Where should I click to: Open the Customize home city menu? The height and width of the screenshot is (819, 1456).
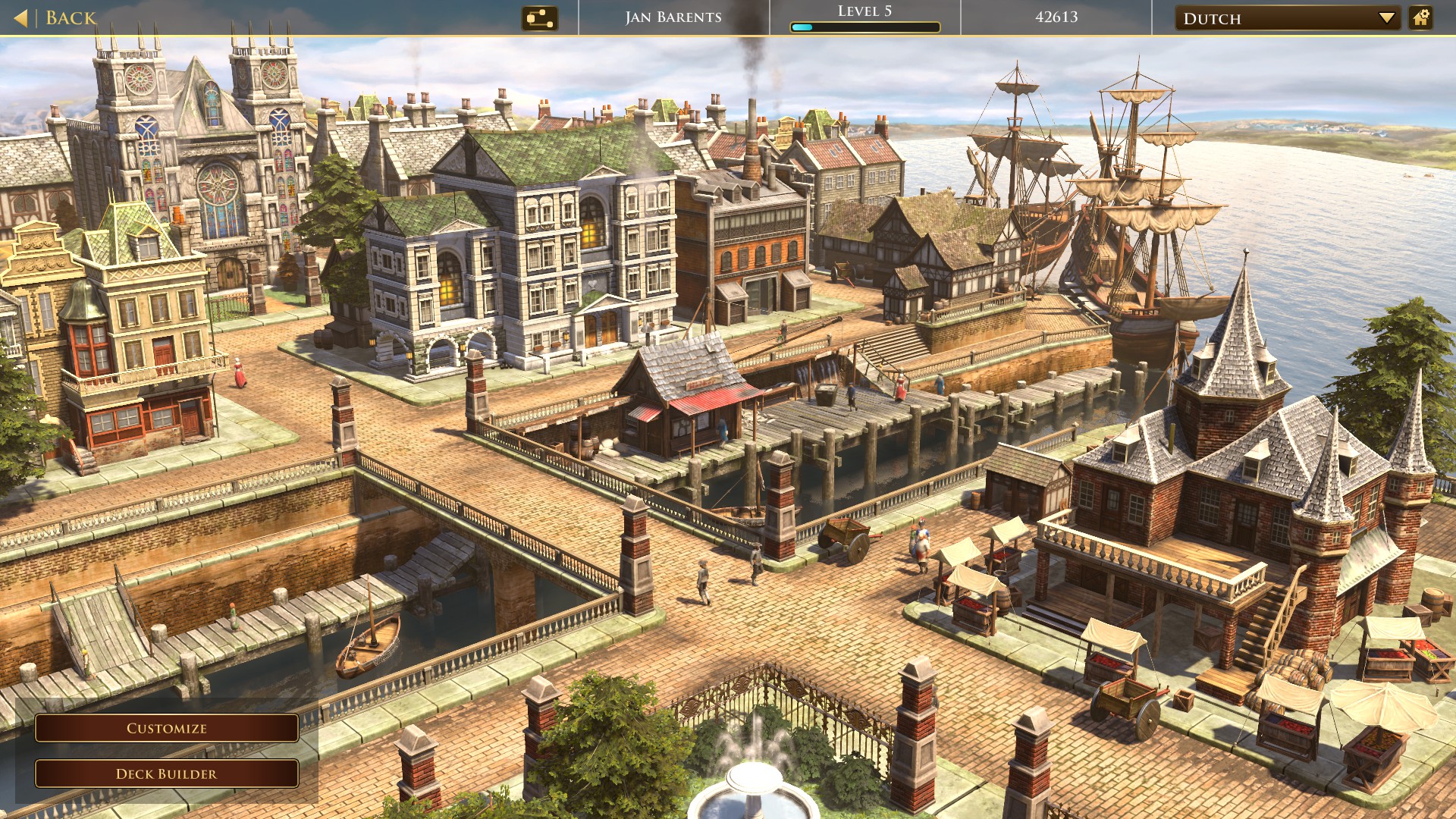pyautogui.click(x=167, y=728)
